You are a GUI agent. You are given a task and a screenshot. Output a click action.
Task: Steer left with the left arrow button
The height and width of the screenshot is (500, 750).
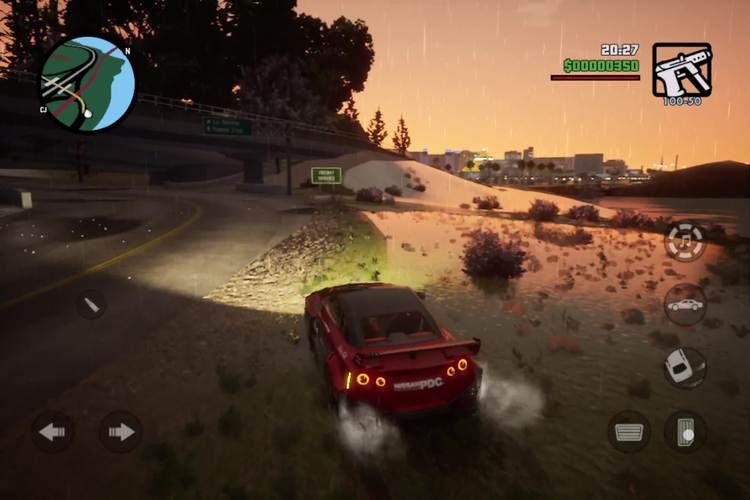click(x=52, y=431)
